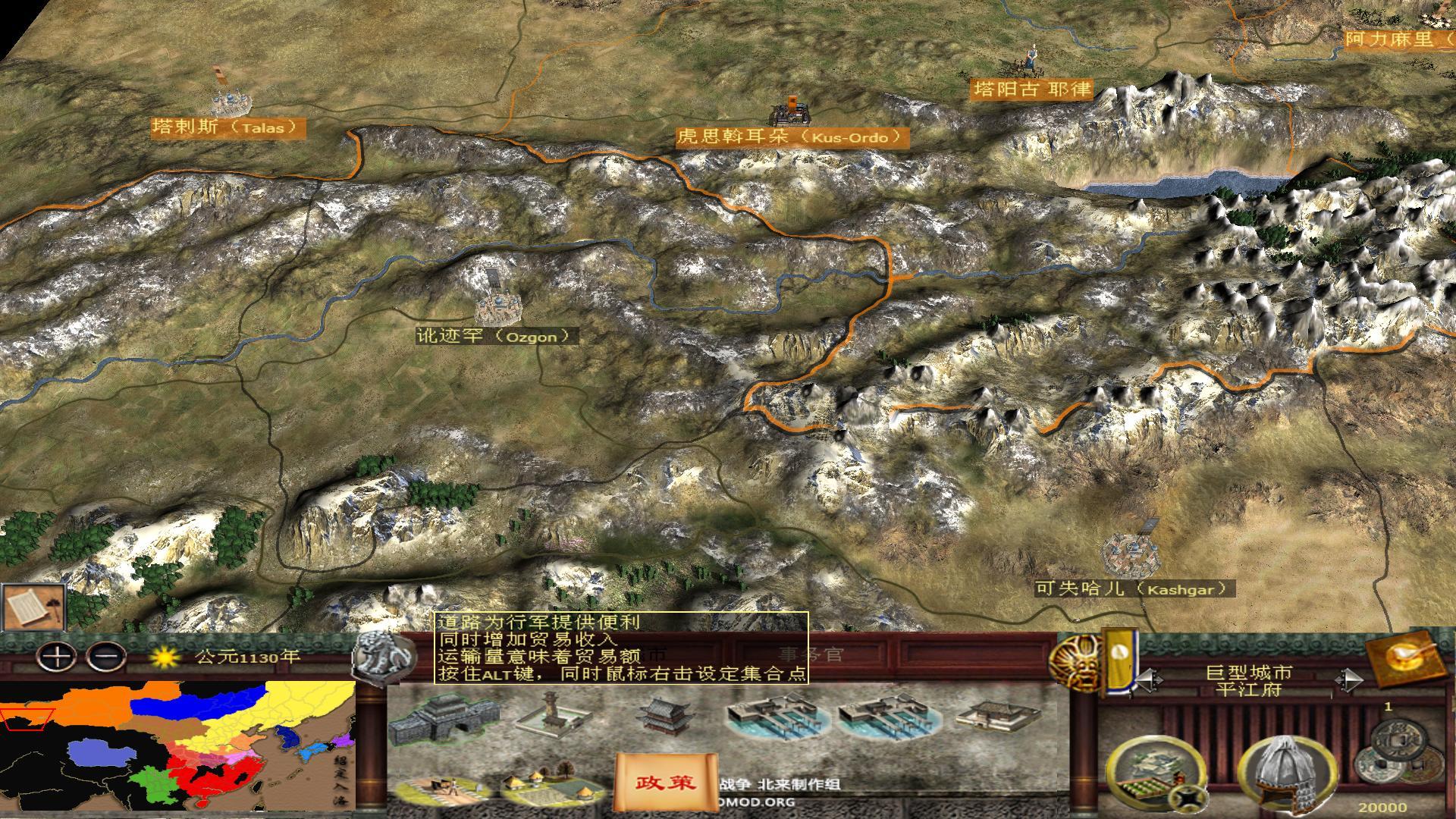Click the farm village settlement icon
This screenshot has width=1456, height=819.
pos(546,786)
